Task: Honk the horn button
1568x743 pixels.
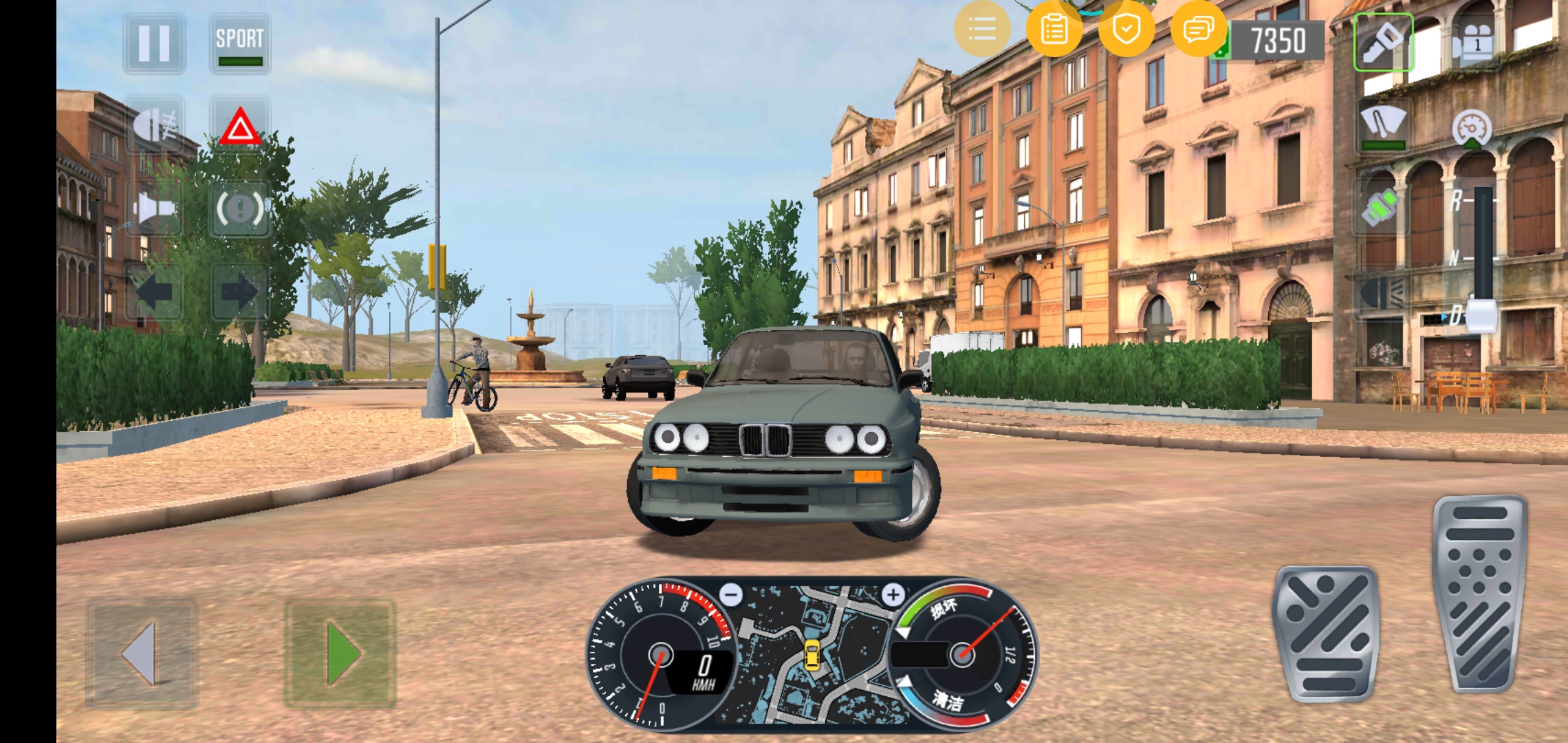Action: click(x=154, y=209)
